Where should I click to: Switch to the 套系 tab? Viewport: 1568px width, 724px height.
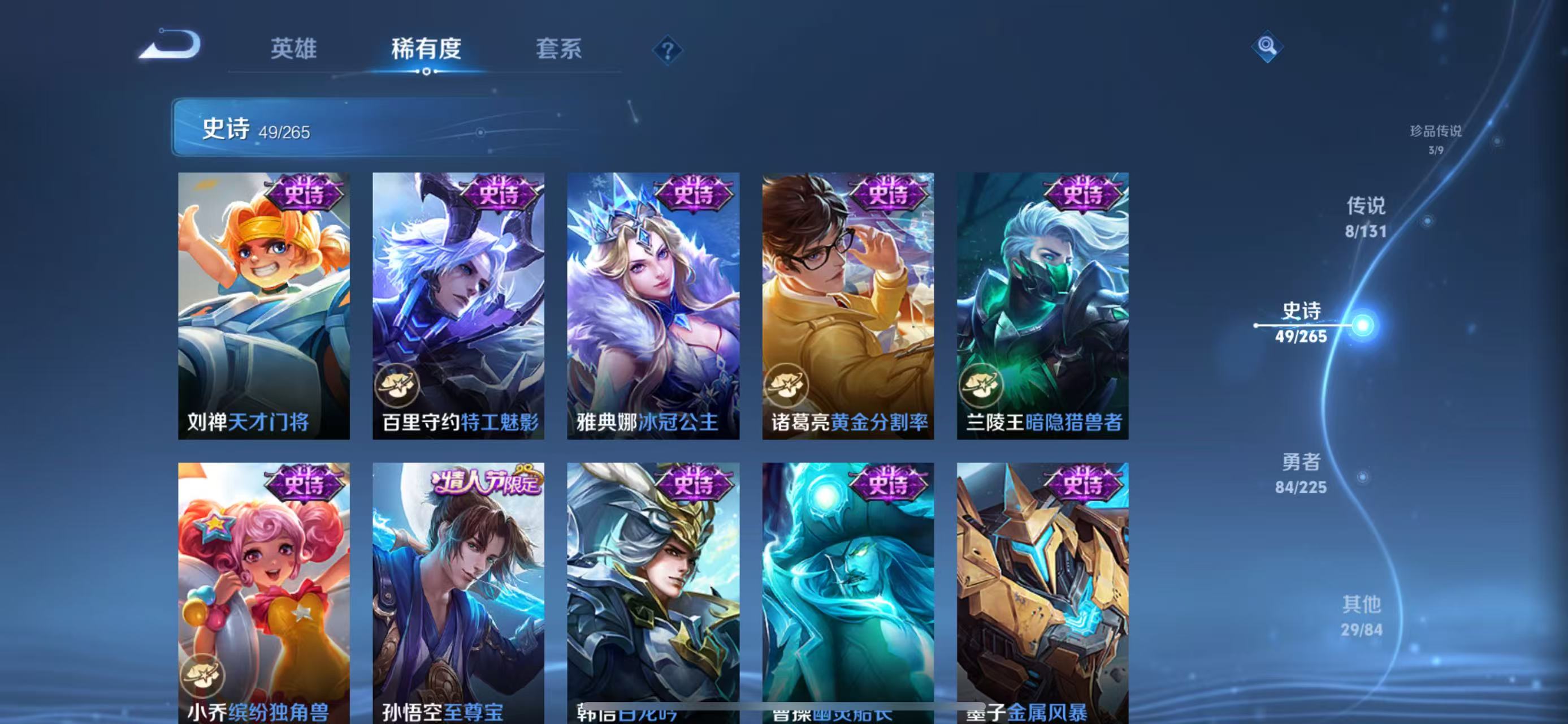558,49
